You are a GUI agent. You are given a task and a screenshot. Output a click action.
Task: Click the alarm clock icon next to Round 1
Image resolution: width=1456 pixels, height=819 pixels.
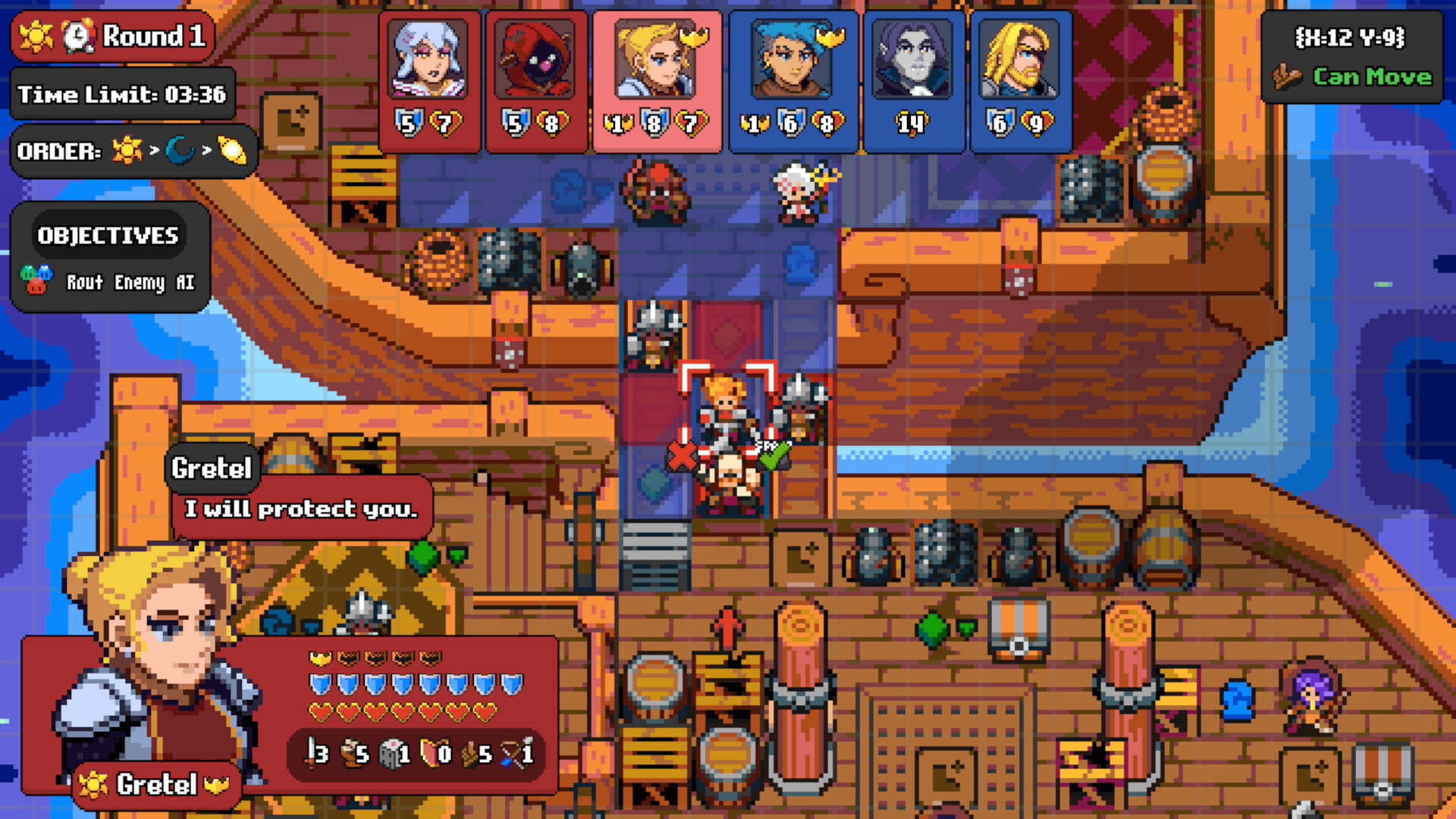77,35
